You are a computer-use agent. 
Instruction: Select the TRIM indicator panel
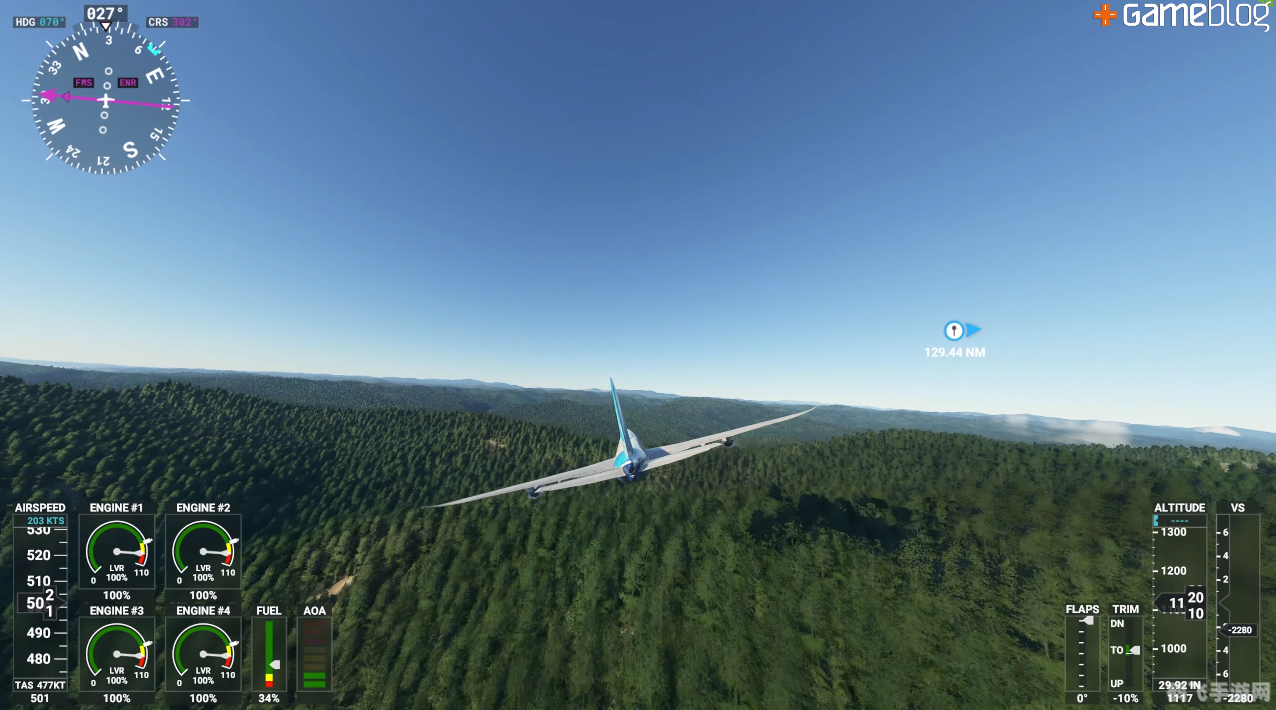click(1126, 654)
